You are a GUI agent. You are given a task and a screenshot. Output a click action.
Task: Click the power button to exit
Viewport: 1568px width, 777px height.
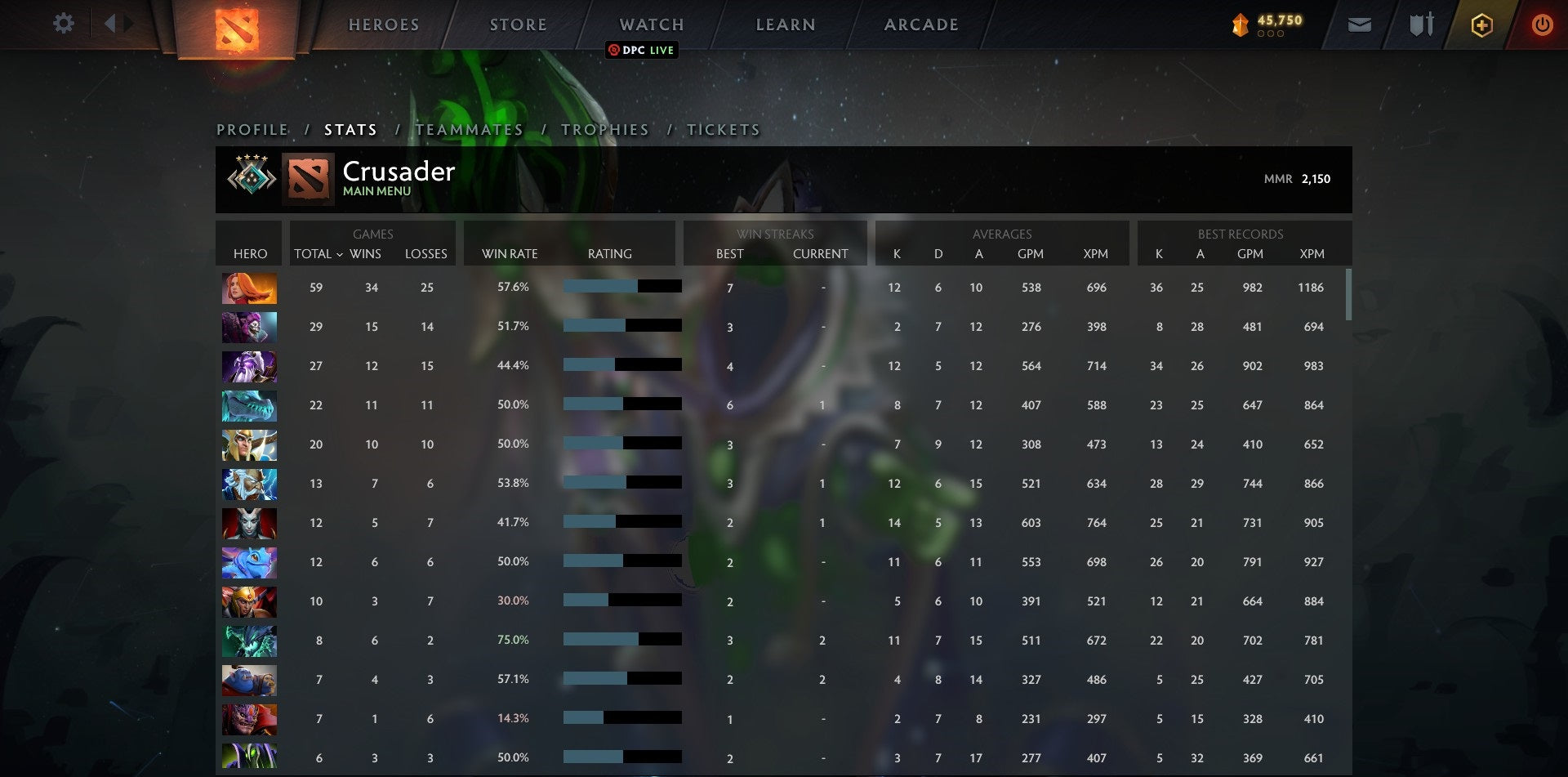[x=1543, y=25]
